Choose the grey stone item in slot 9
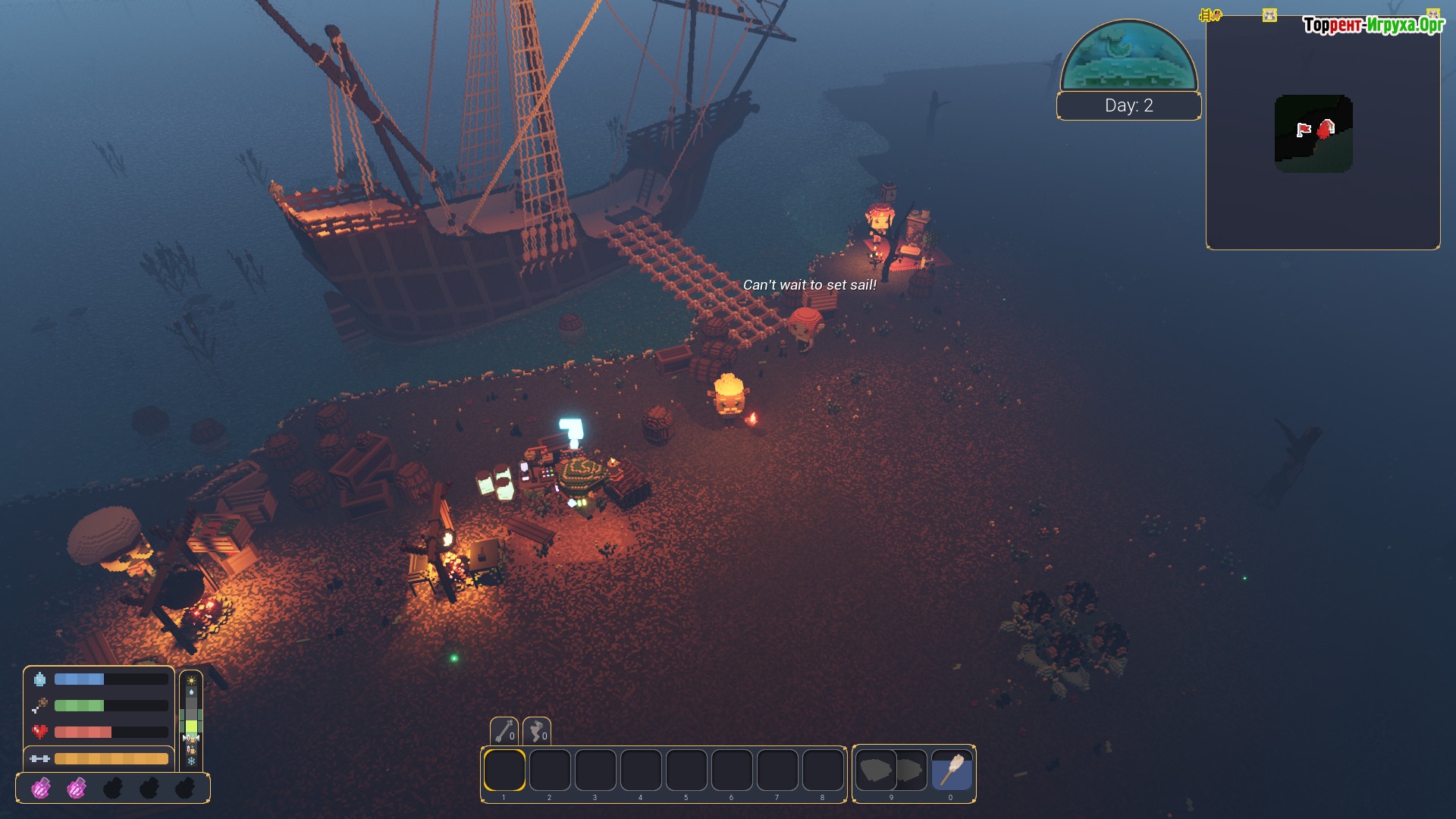Screen dimensions: 1456x819 pyautogui.click(x=891, y=771)
